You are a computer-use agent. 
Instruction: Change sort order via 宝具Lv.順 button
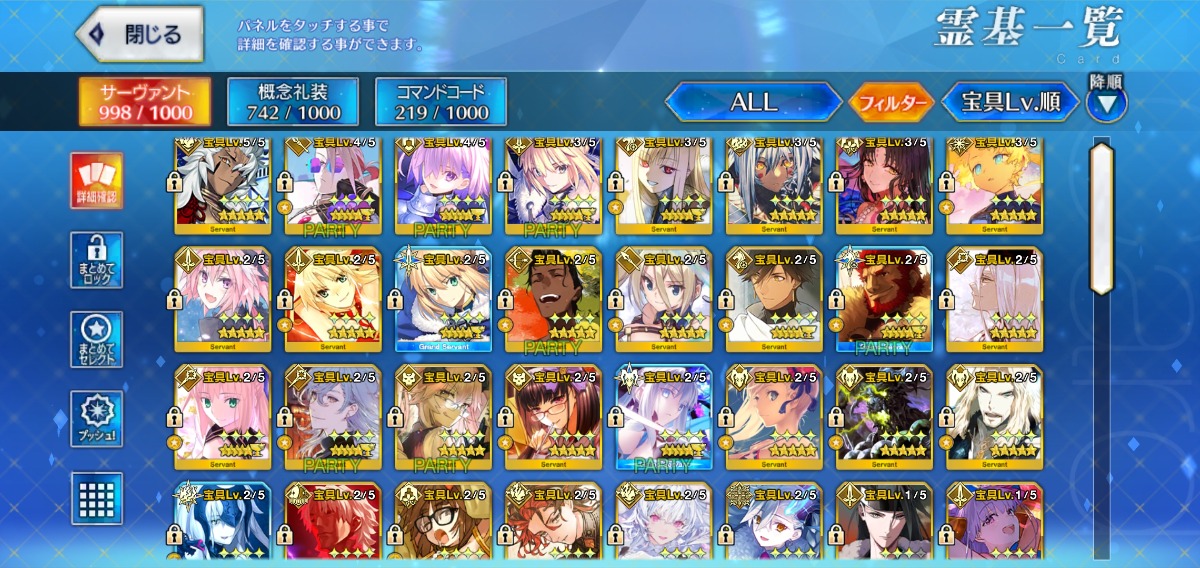click(x=1010, y=102)
